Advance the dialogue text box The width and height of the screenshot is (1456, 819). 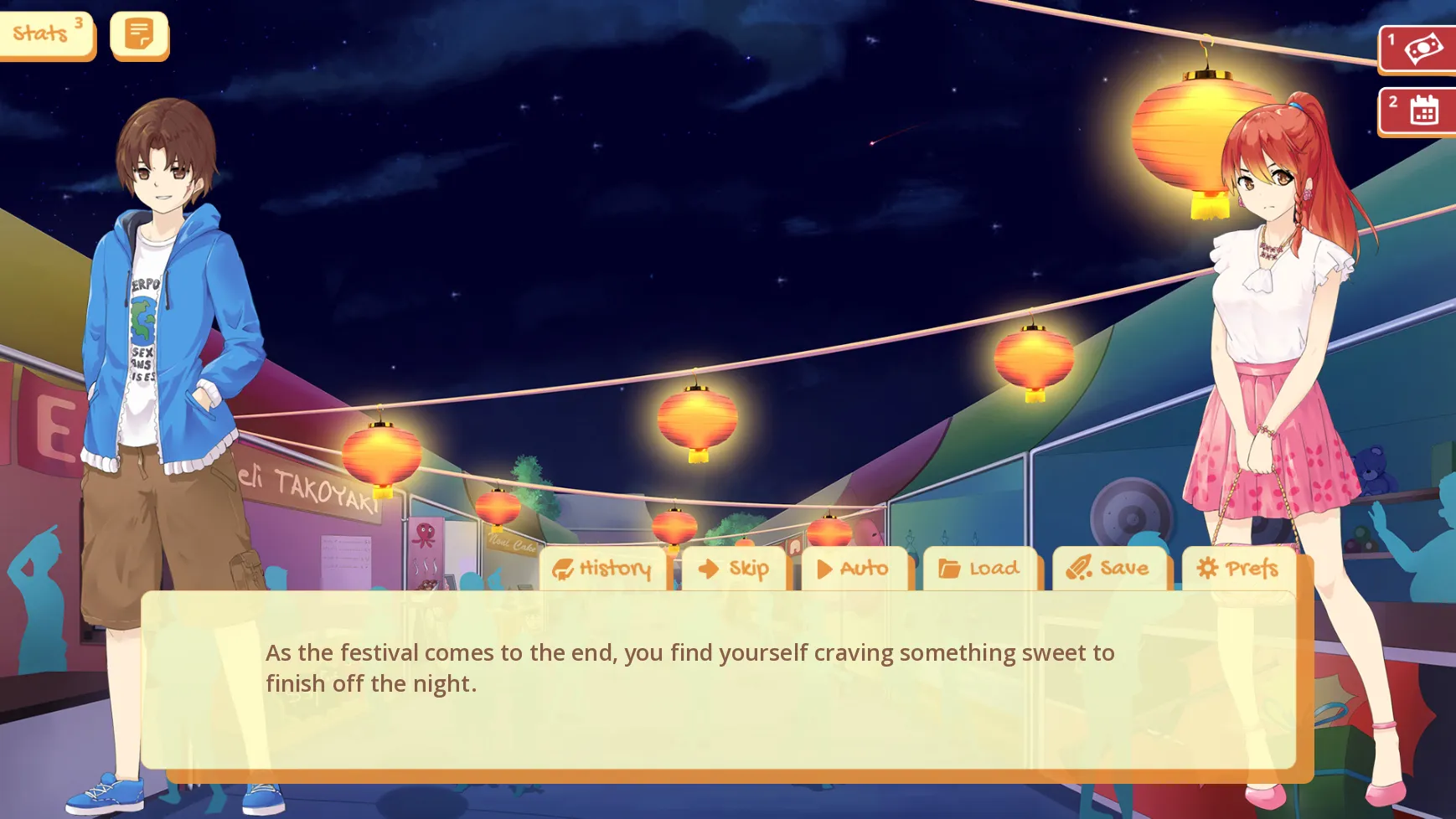tap(717, 680)
